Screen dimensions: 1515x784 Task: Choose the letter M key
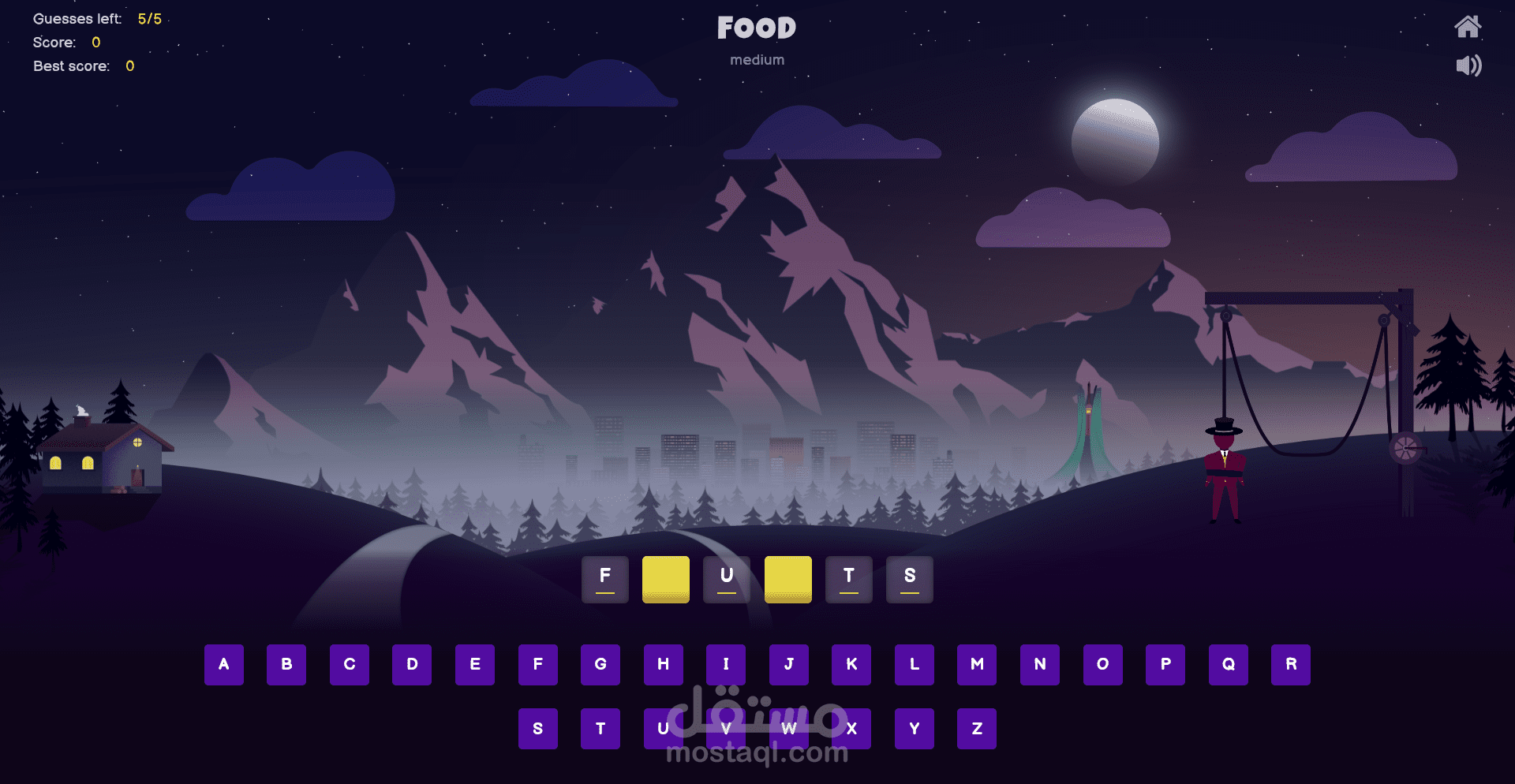click(977, 664)
